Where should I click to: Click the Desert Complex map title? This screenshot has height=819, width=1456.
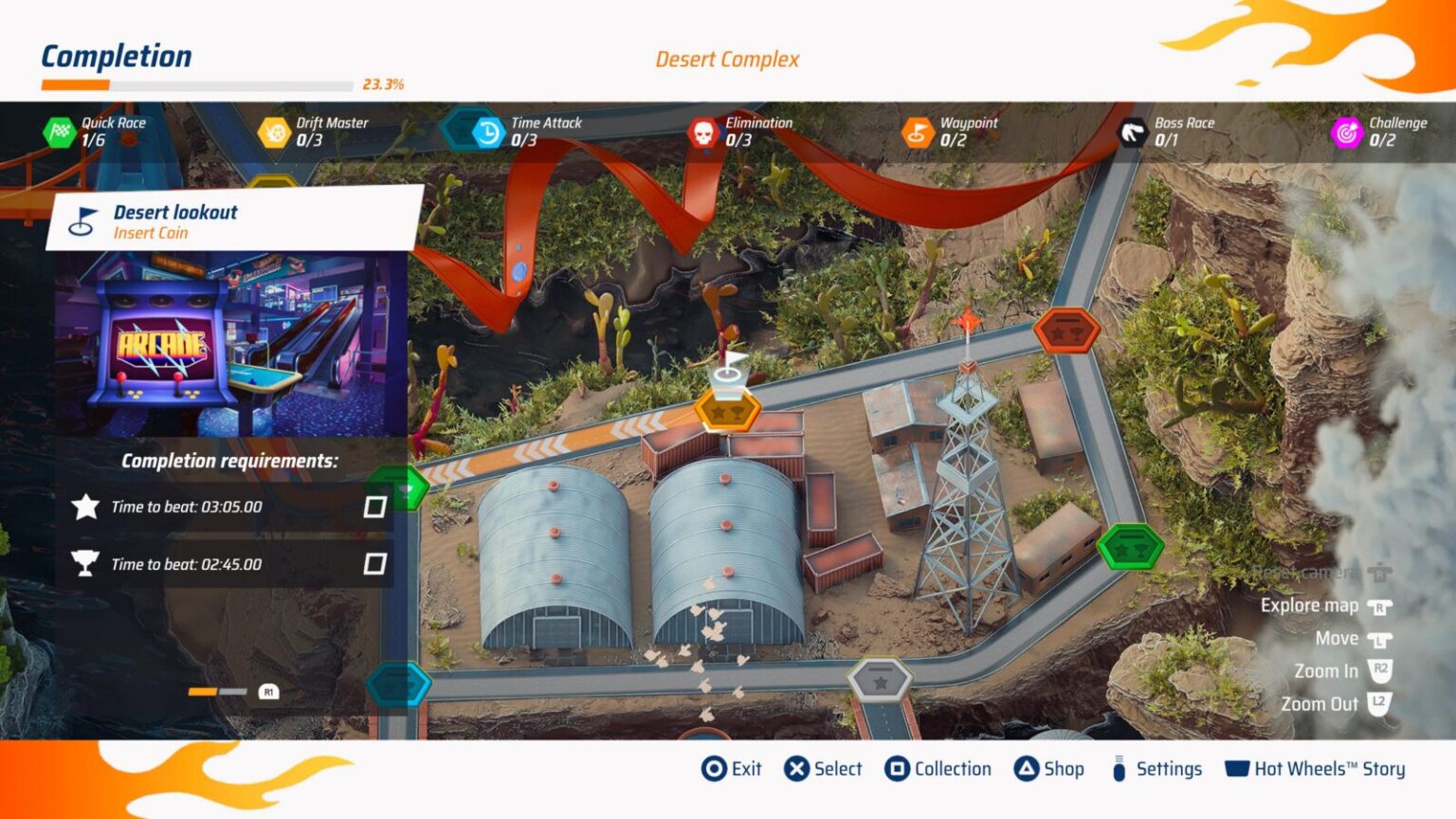[x=726, y=60]
